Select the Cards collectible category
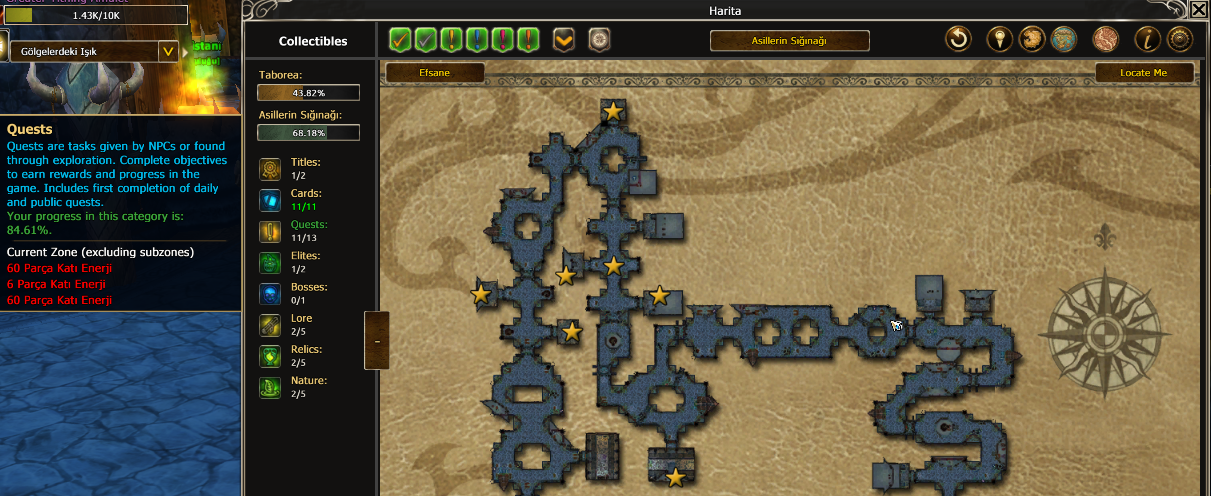The height and width of the screenshot is (496, 1211). click(270, 200)
